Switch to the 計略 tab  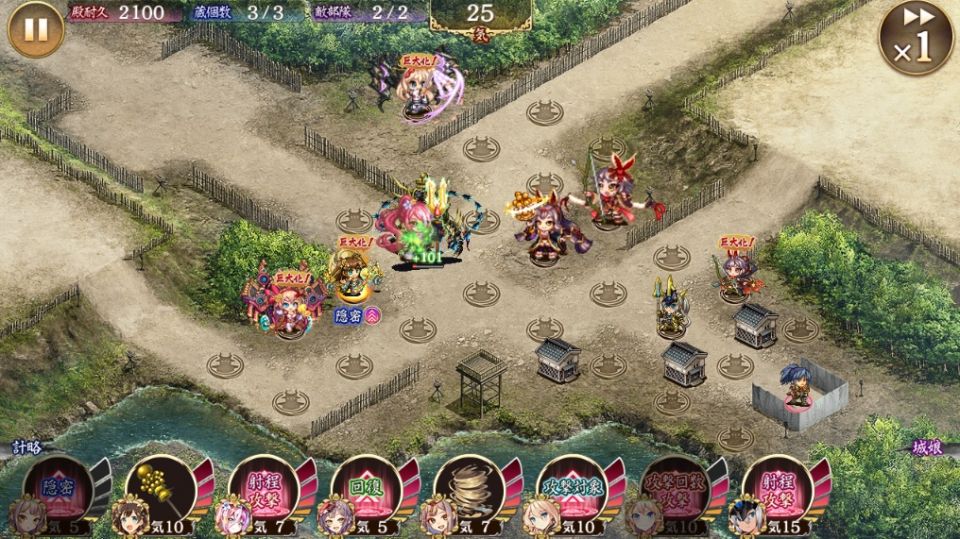coord(27,448)
